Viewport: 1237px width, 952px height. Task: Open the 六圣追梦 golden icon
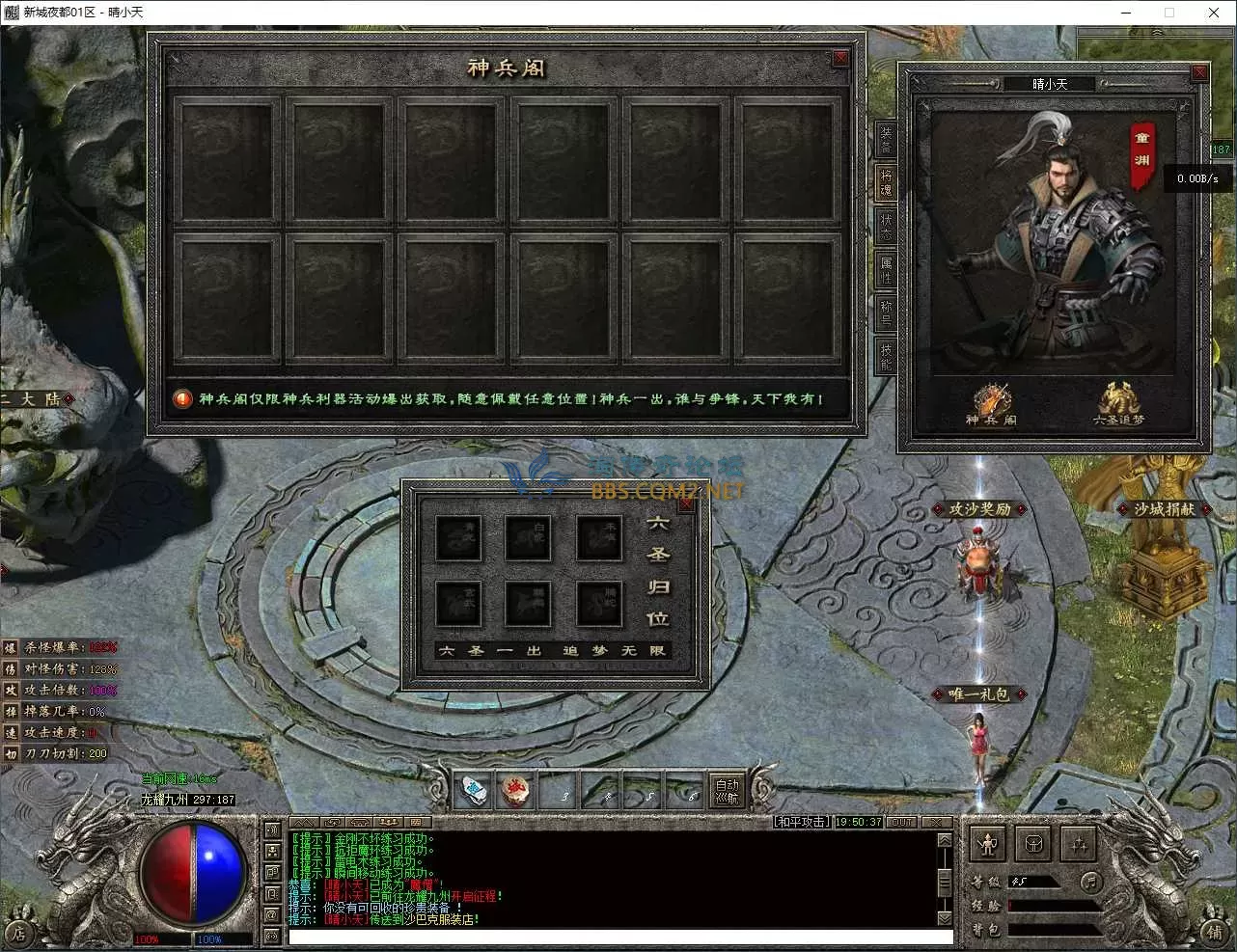(1119, 403)
